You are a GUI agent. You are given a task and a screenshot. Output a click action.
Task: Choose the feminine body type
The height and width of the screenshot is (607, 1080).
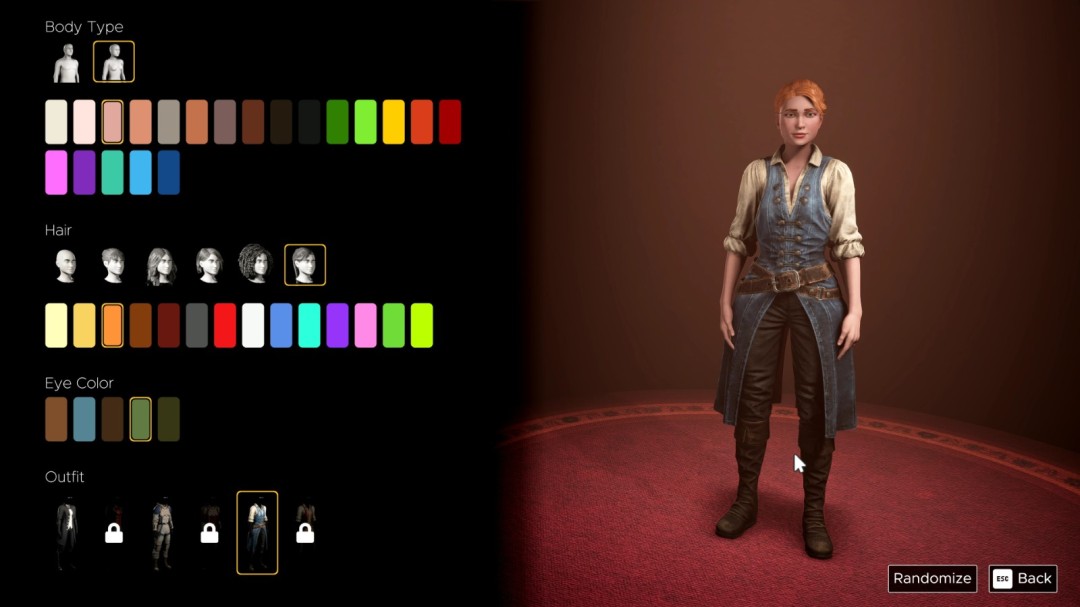(x=114, y=62)
